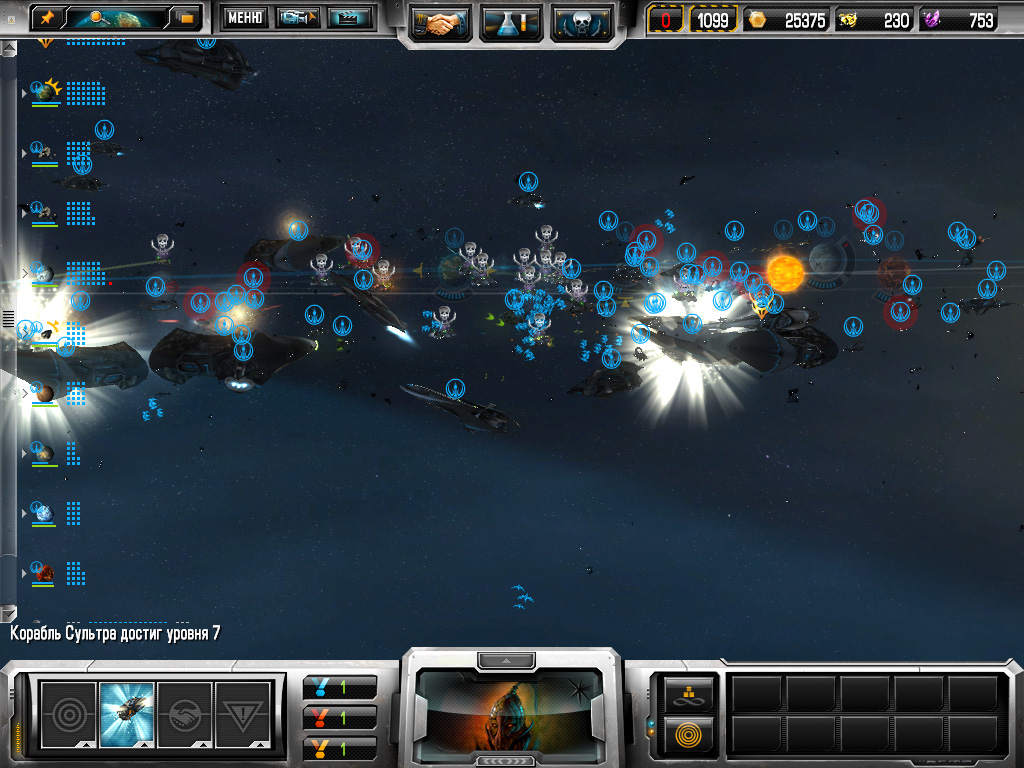Screen dimensions: 1024x768
Task: Click the pin button in top-left panel
Action: tap(48, 17)
